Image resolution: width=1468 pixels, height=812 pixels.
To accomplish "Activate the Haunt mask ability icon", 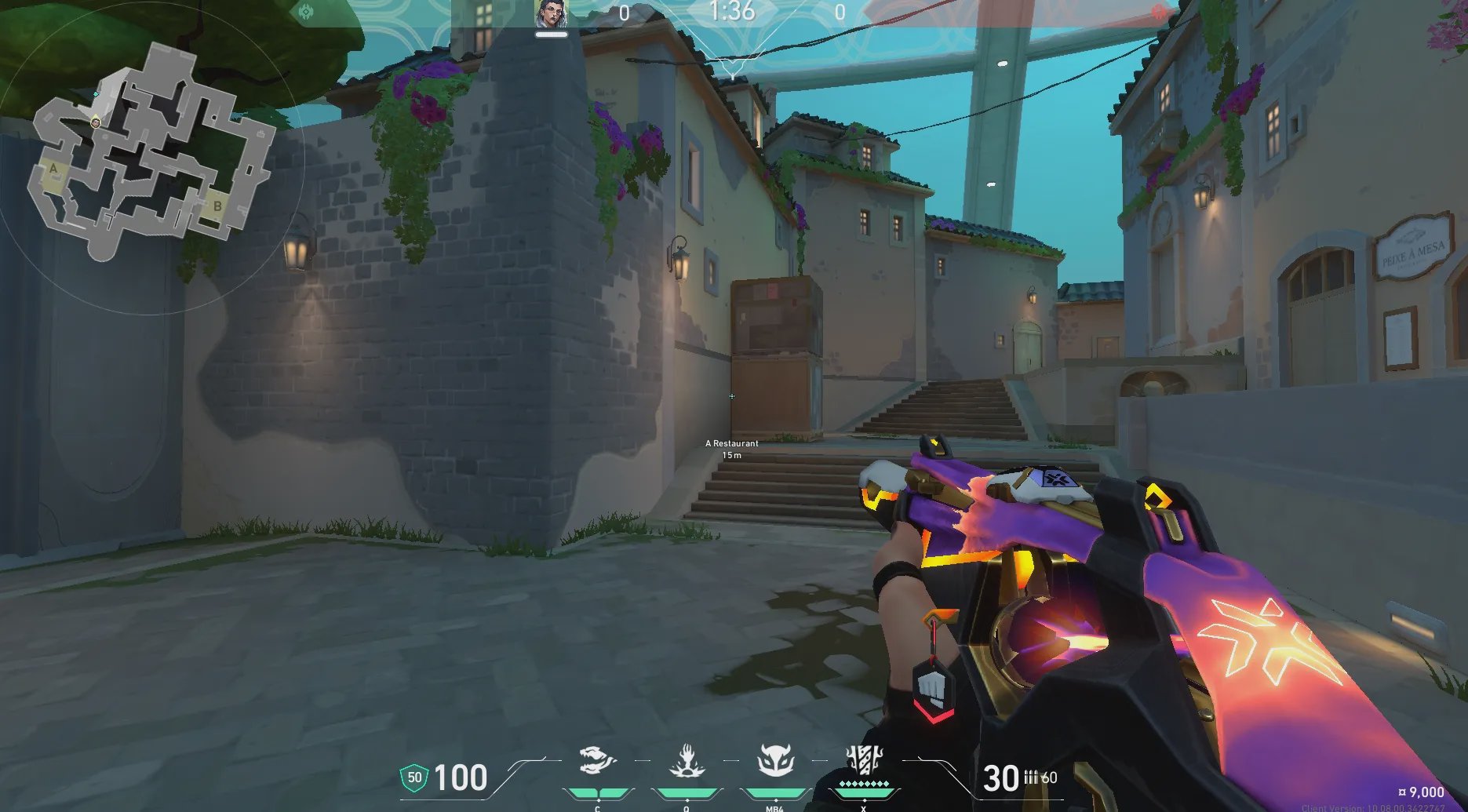I will coord(774,761).
